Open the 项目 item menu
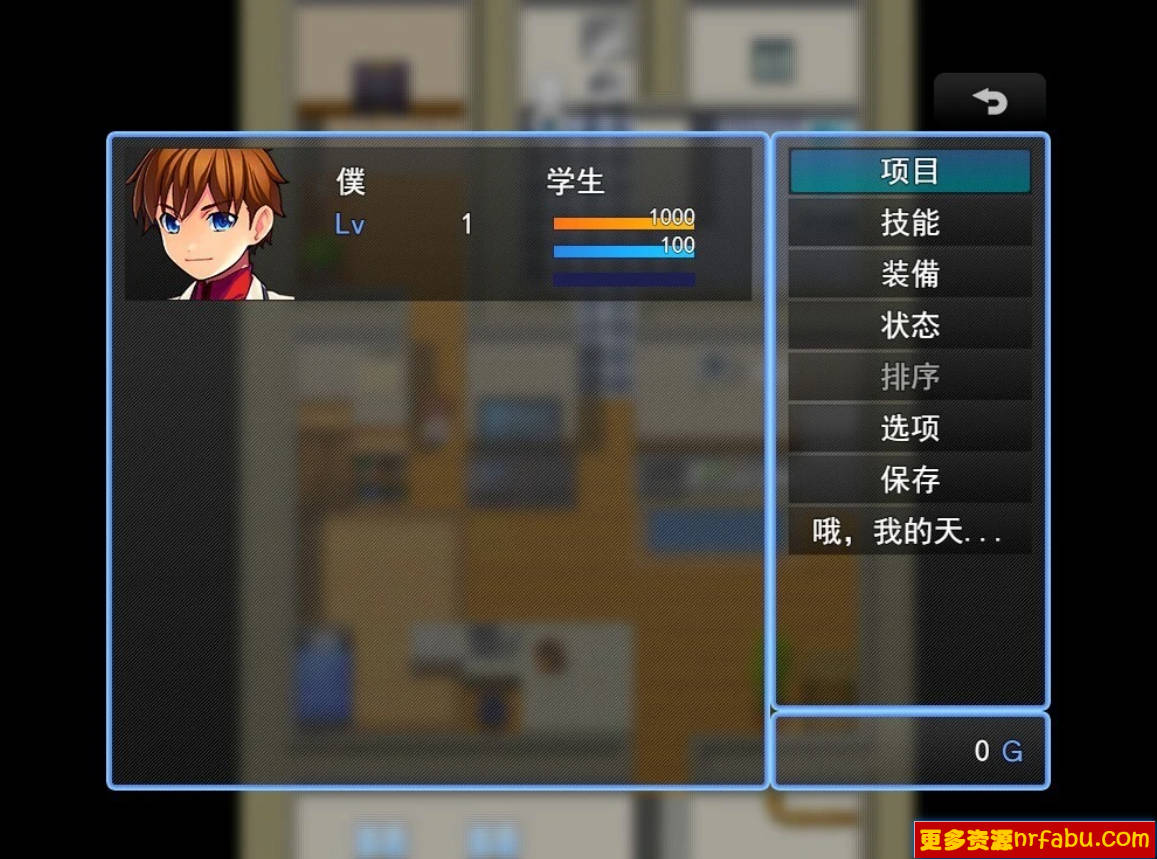 point(909,171)
